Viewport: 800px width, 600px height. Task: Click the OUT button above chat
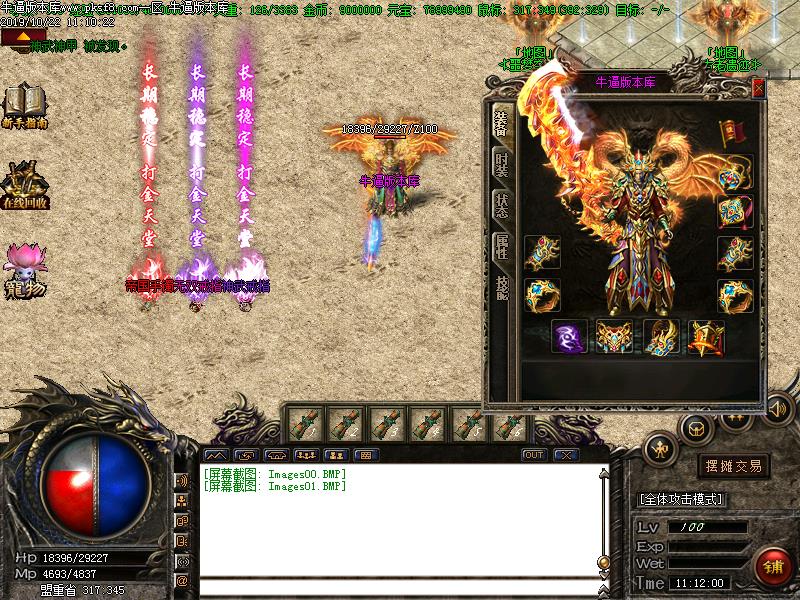(x=534, y=455)
